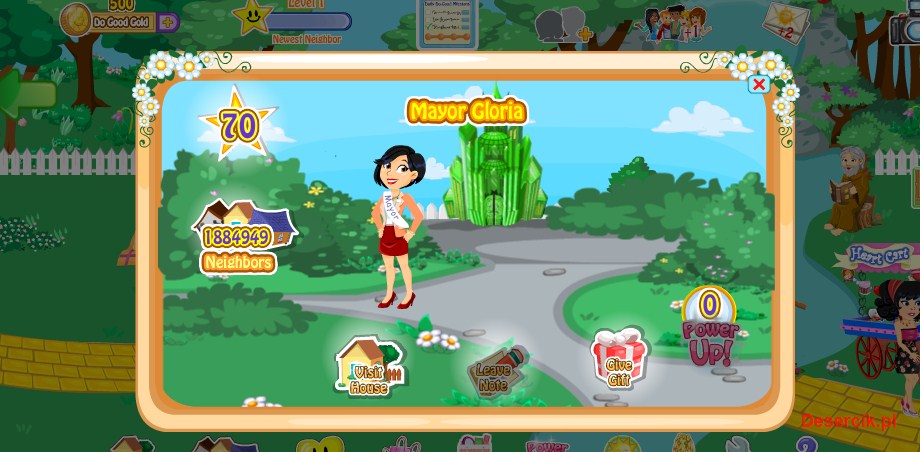920x452 pixels.
Task: Open the Power Up option
Action: pos(710,328)
